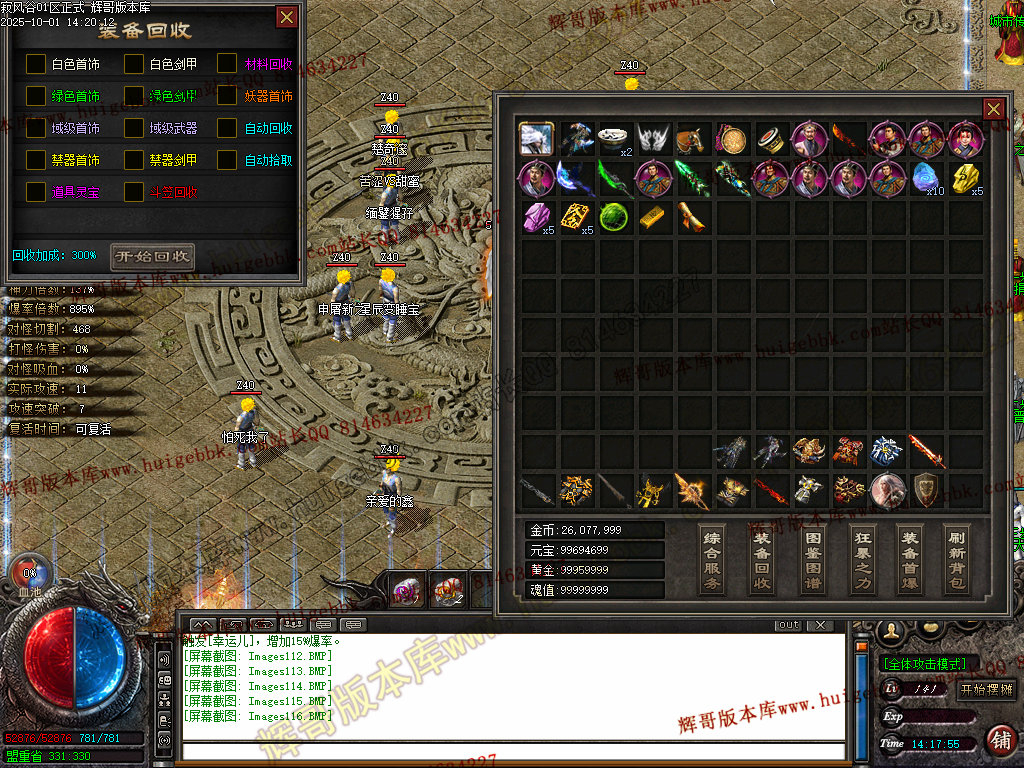
Task: Select the brown horse mount item
Action: pyautogui.click(x=692, y=139)
